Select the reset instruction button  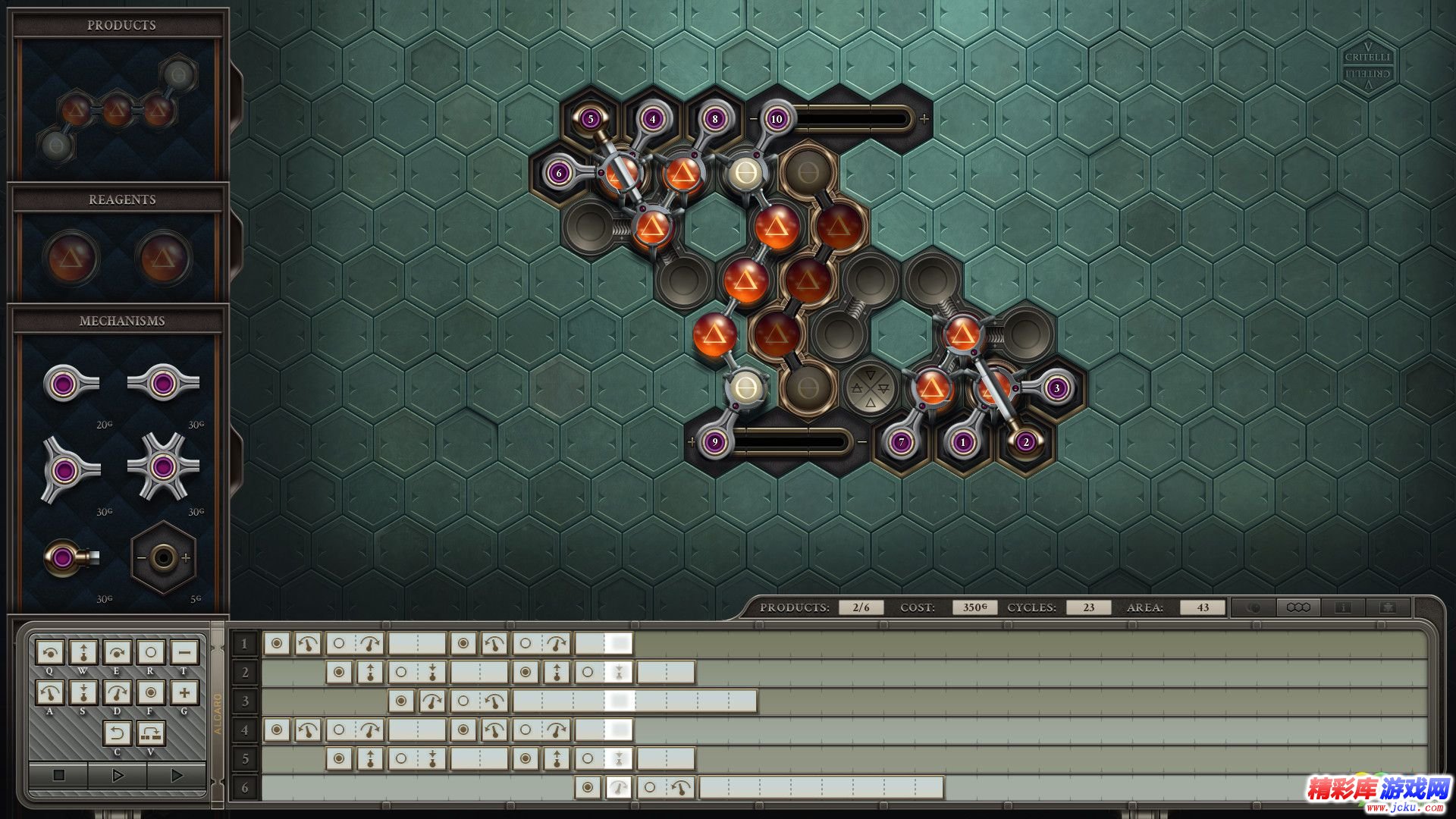click(x=117, y=733)
